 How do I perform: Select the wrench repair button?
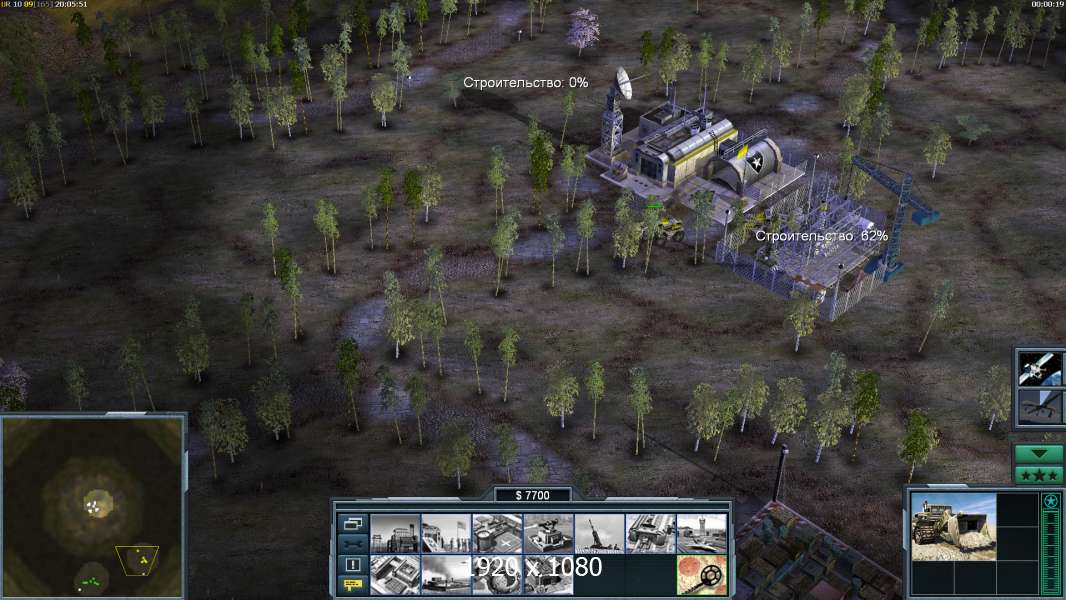pyautogui.click(x=352, y=544)
